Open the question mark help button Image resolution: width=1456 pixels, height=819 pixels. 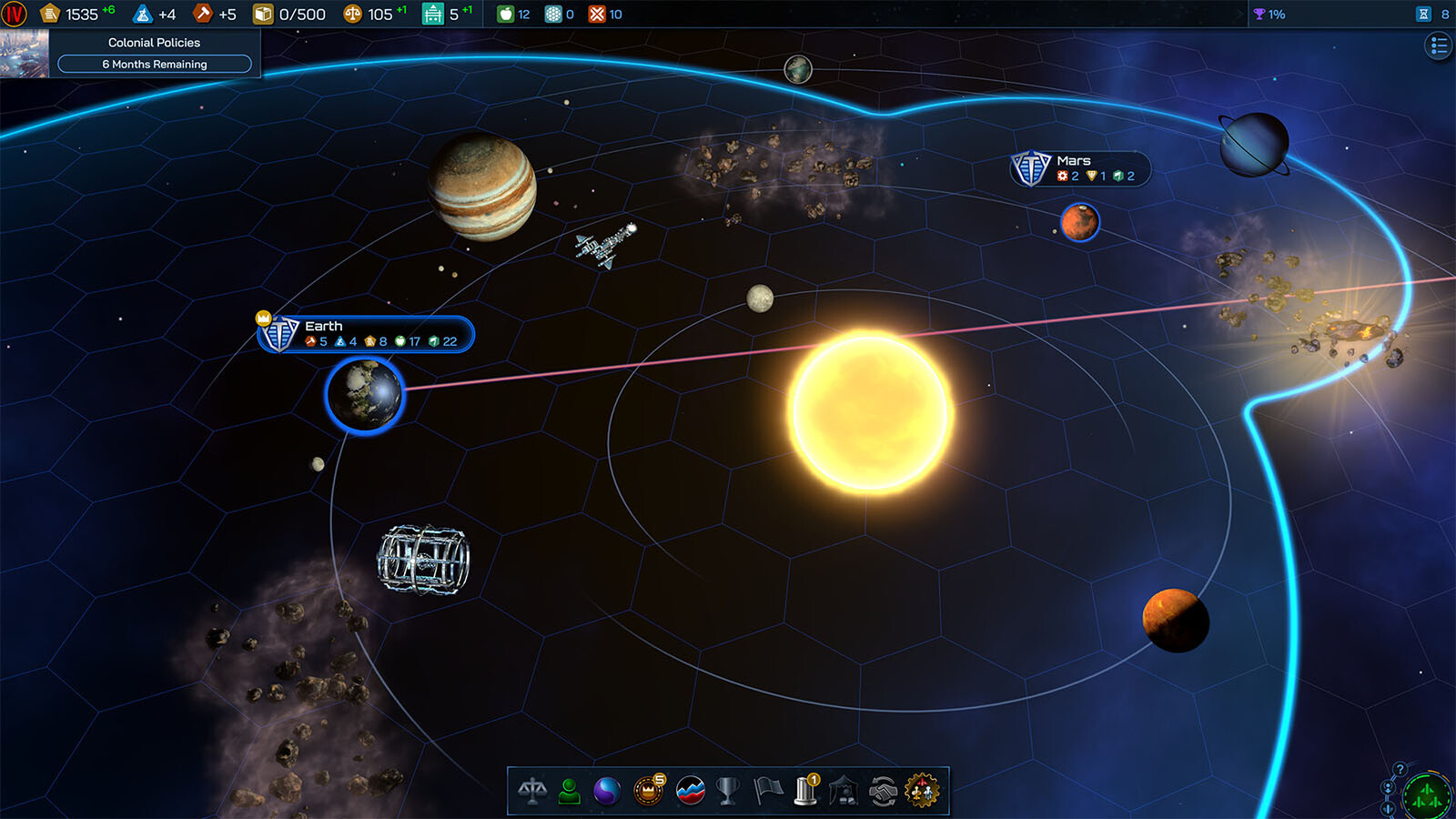(x=1400, y=770)
